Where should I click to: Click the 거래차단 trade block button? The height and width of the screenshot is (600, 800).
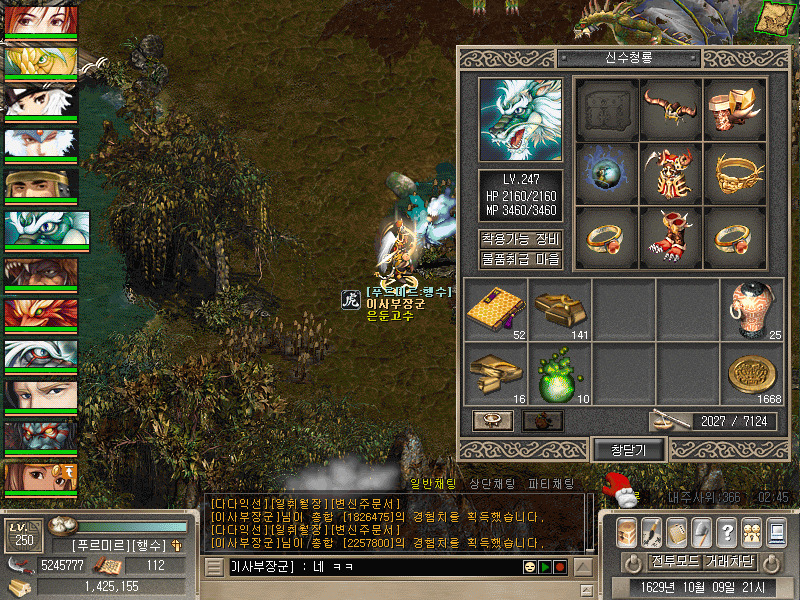[x=729, y=561]
